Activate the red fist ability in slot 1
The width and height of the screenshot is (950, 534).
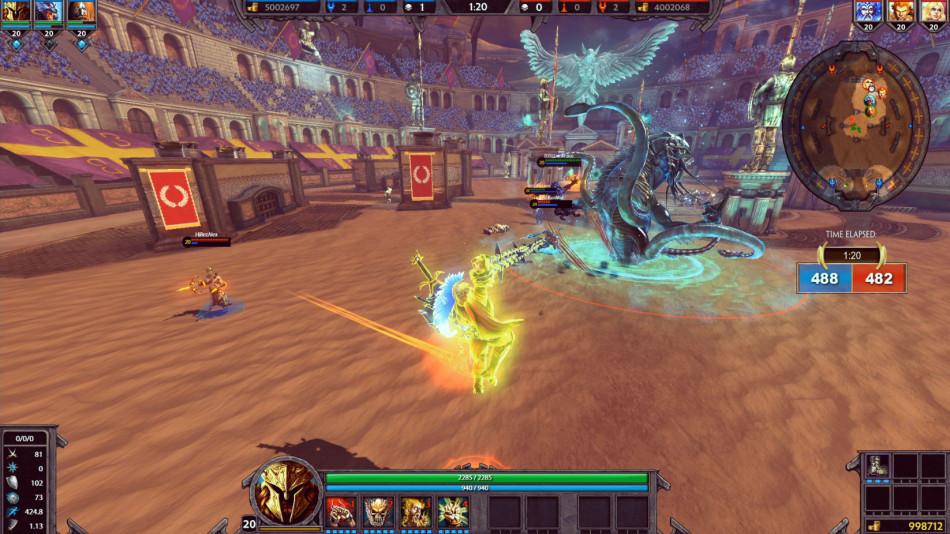click(x=341, y=511)
